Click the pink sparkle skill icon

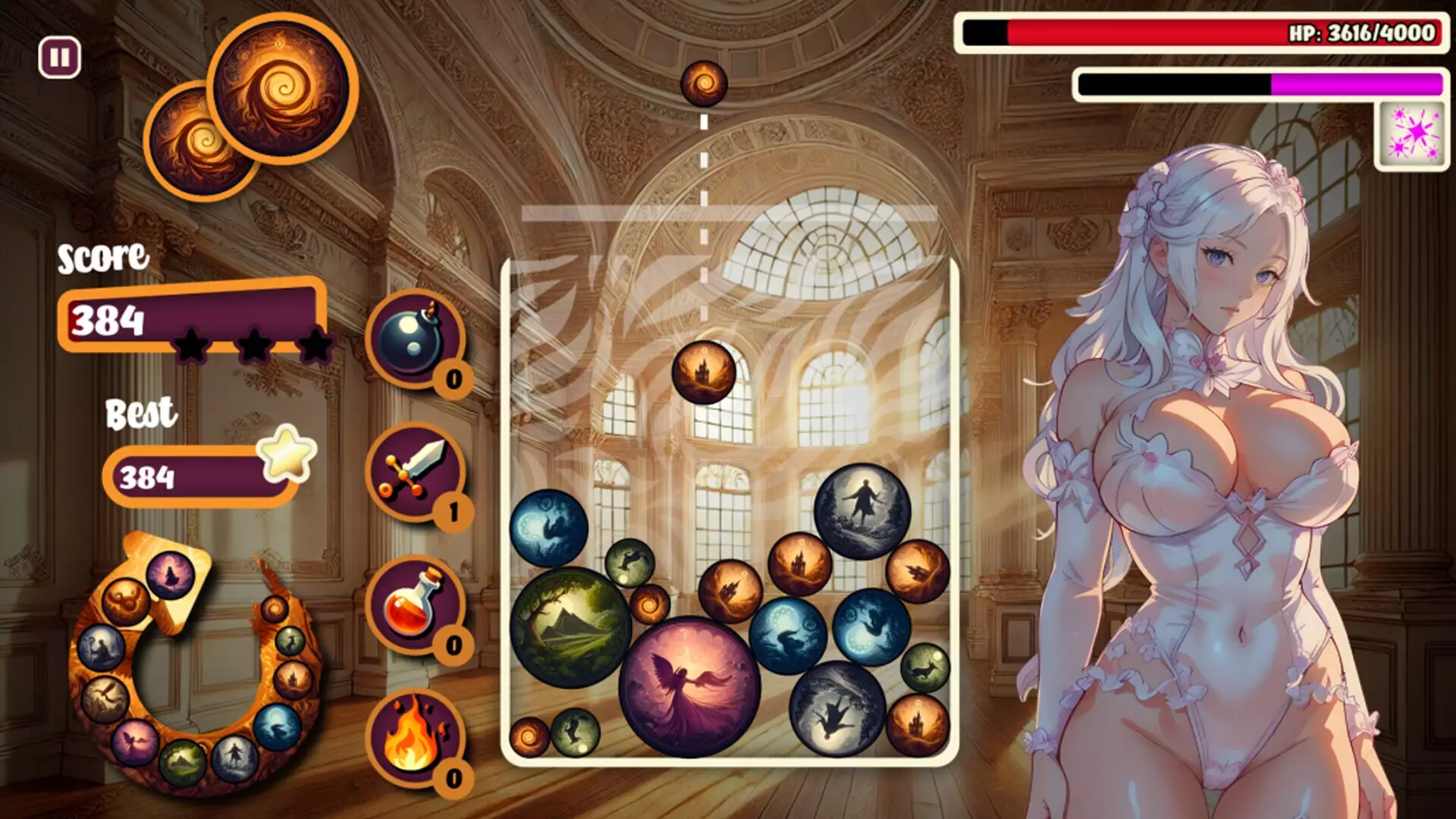tap(1414, 133)
